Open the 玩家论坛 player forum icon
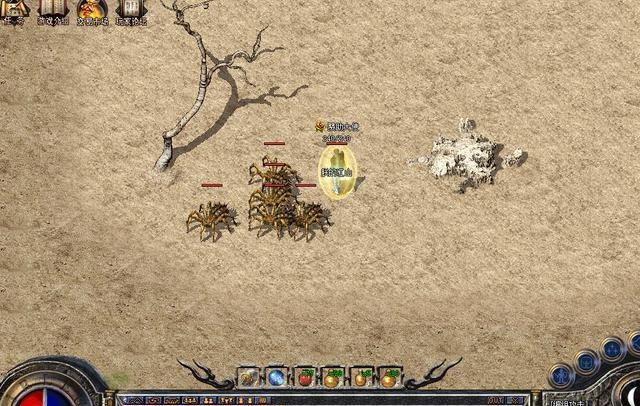 tap(130, 9)
